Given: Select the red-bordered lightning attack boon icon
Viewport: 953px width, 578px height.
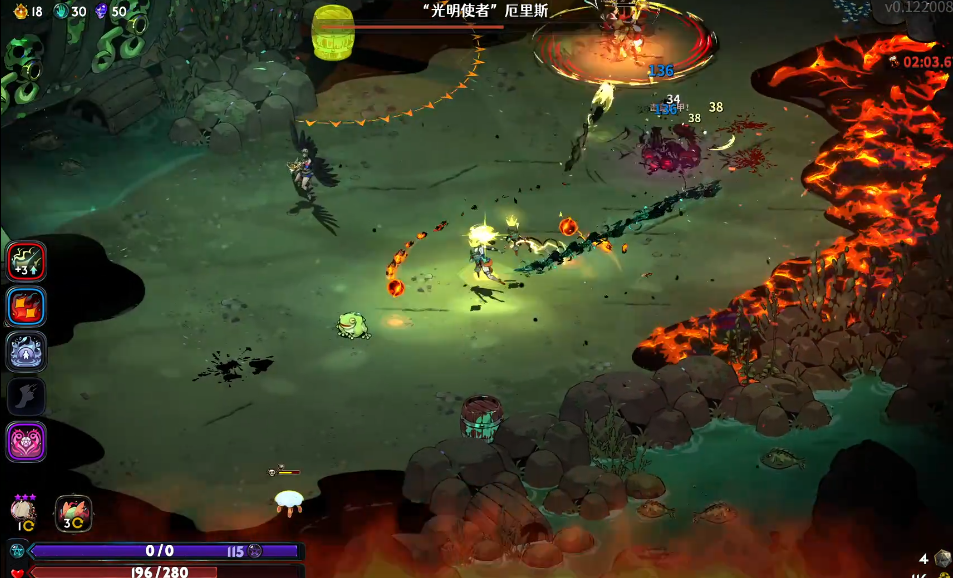Looking at the screenshot, I should (27, 262).
